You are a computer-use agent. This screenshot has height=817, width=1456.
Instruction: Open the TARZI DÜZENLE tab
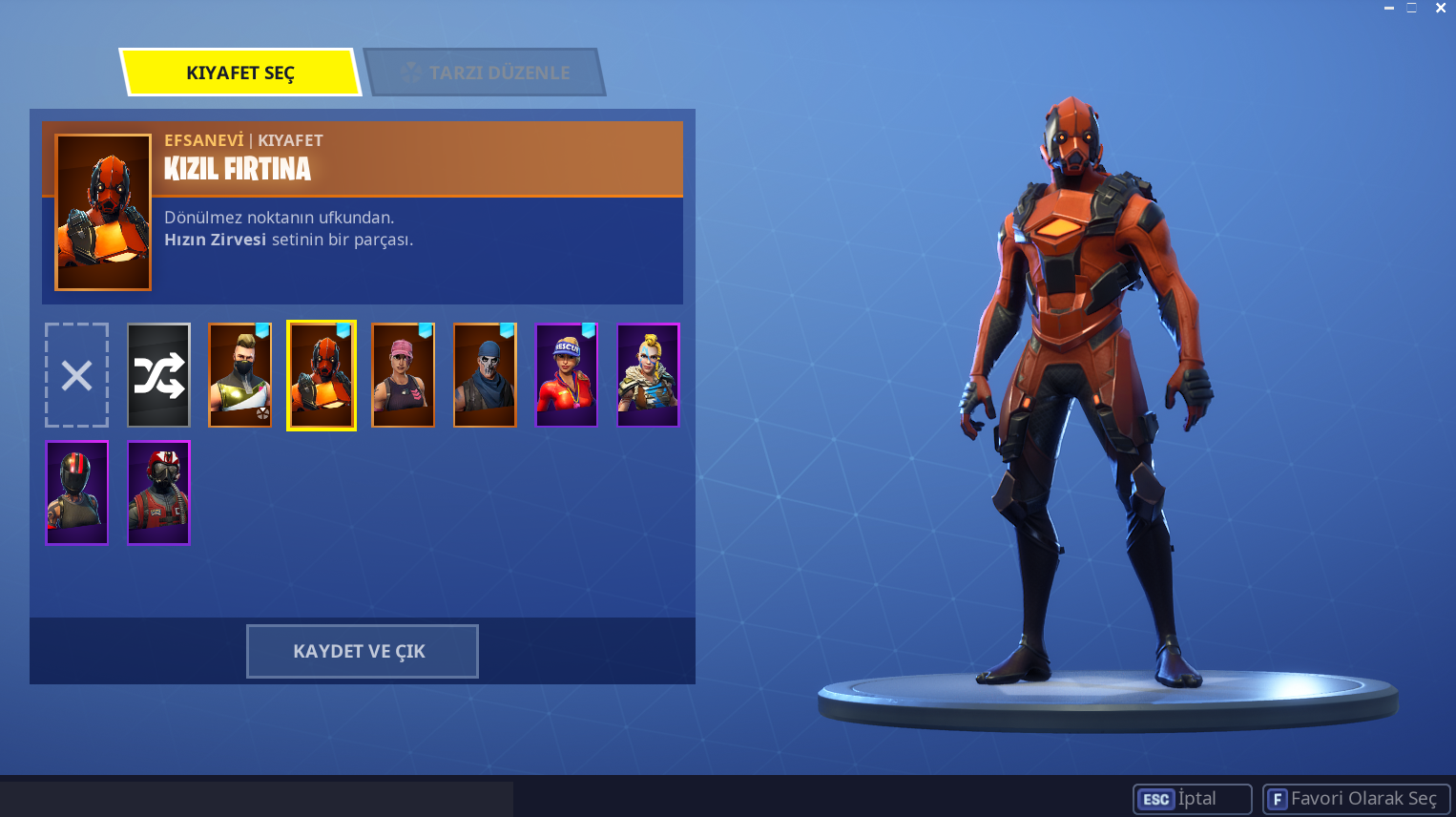(485, 73)
